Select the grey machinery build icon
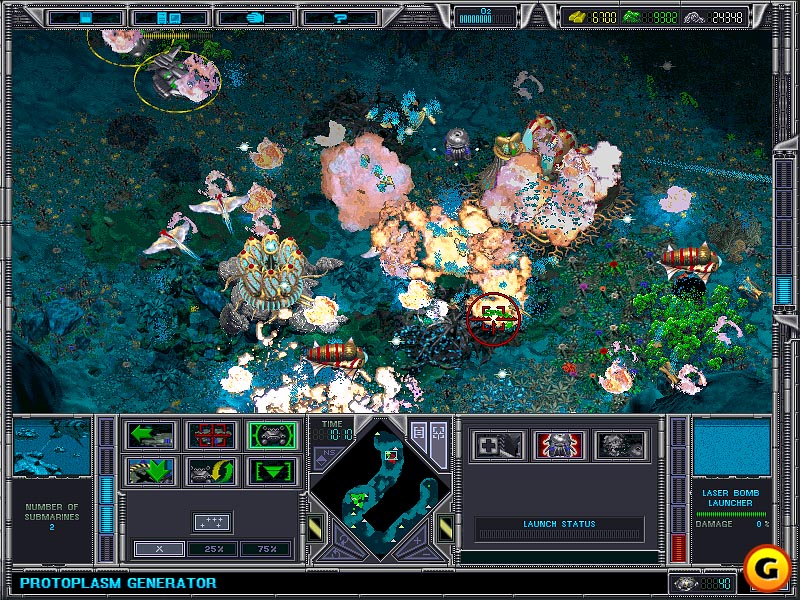Viewport: 800px width, 600px height. coord(619,445)
